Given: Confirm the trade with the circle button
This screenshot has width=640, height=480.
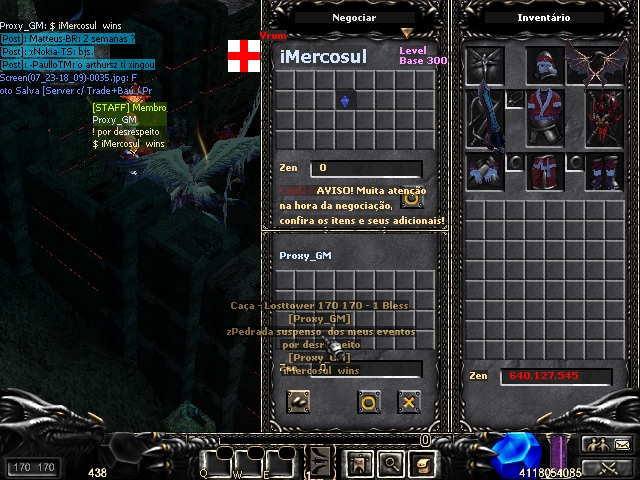Looking at the screenshot, I should pos(369,402).
